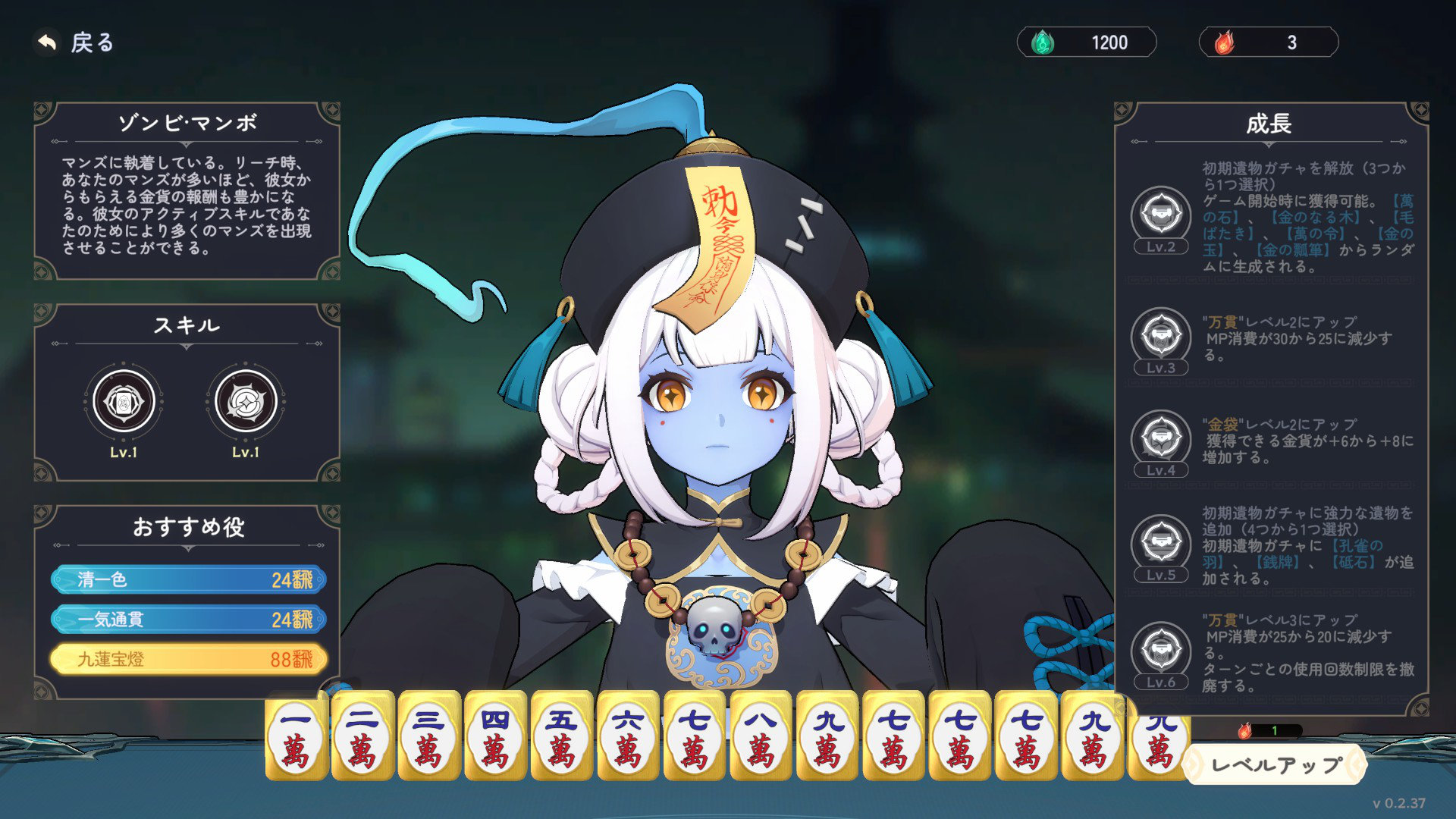Select the 清一色 recommended hand row
Viewport: 1456px width, 819px height.
click(189, 580)
